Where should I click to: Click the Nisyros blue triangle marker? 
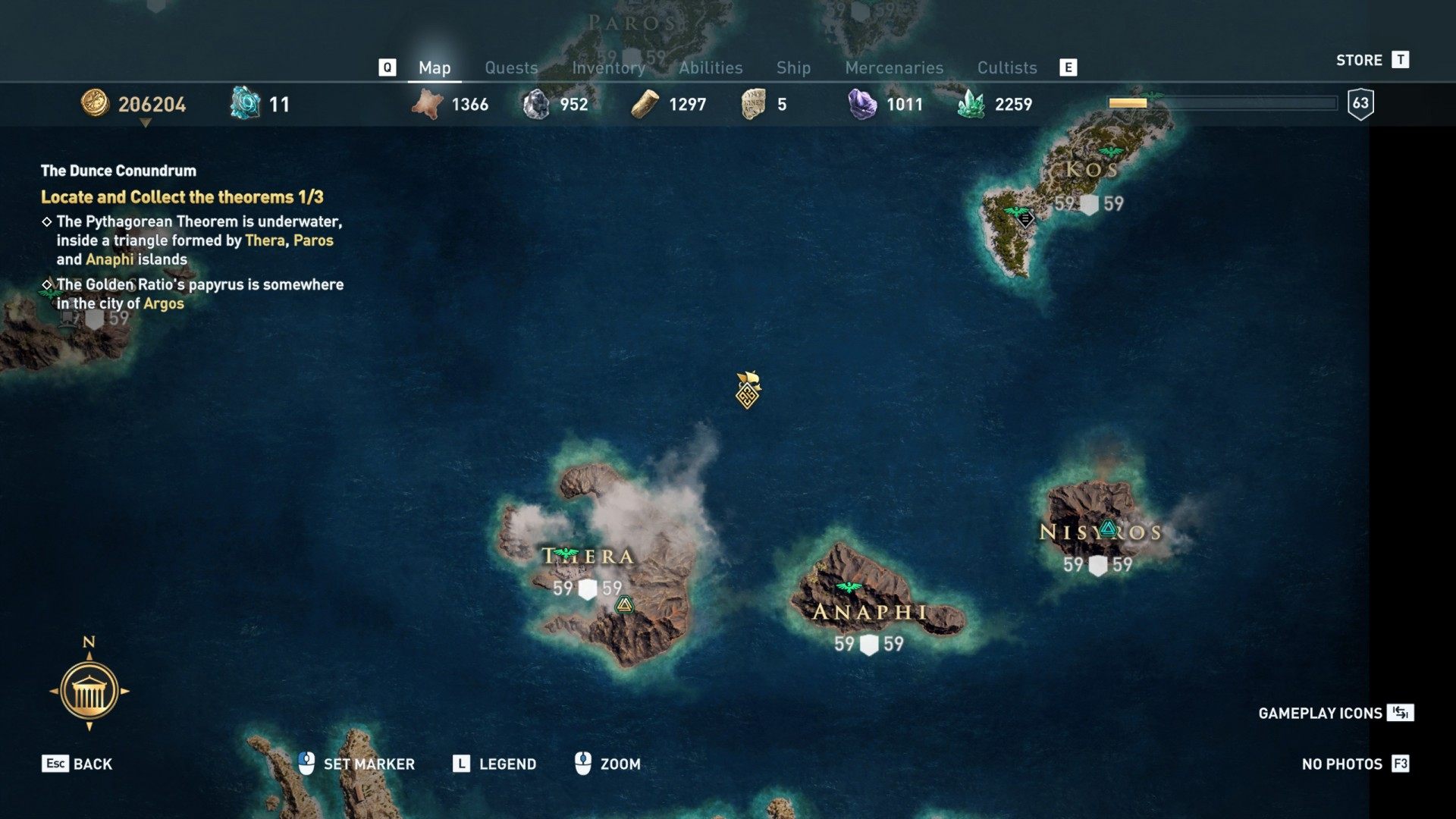(1108, 529)
